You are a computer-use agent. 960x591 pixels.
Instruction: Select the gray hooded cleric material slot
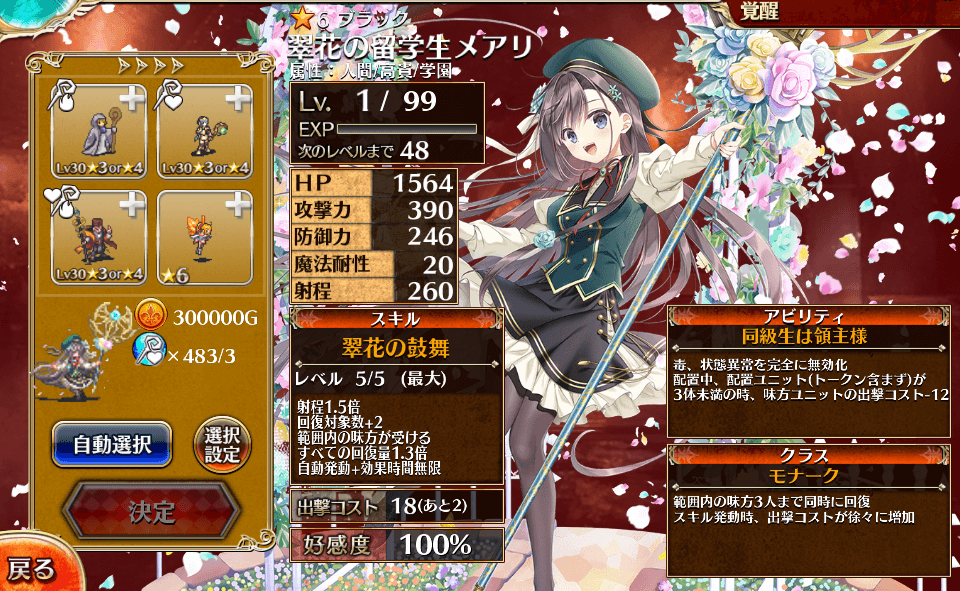[98, 130]
